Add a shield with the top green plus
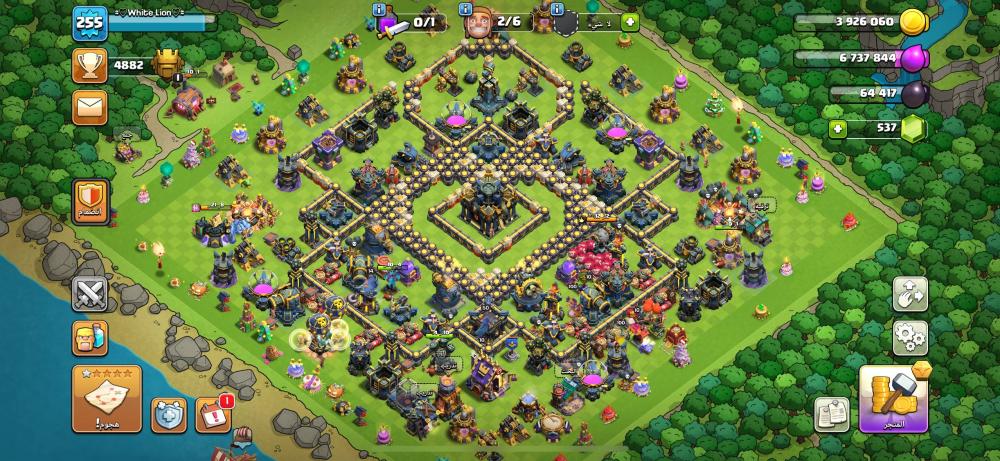Screen dimensions: 1000x461 click(x=629, y=22)
